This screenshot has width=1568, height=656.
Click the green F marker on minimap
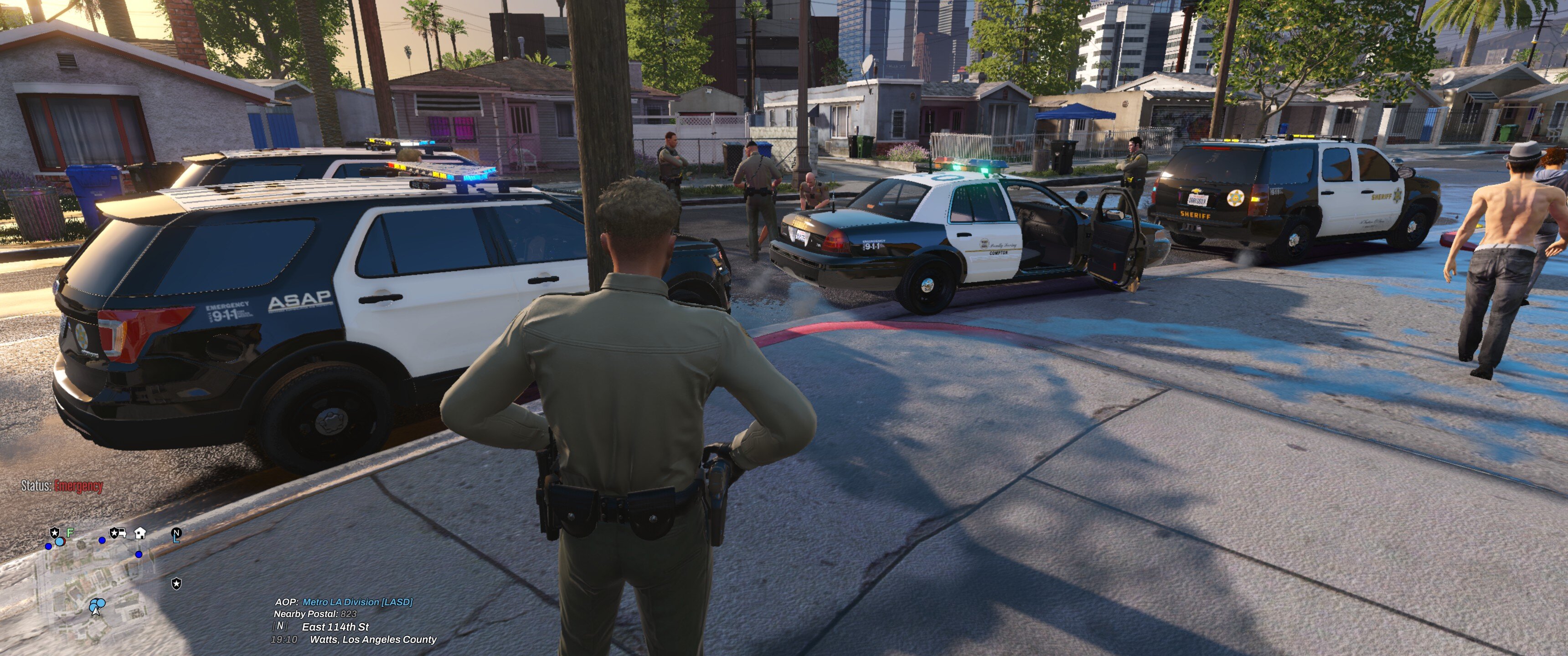70,533
